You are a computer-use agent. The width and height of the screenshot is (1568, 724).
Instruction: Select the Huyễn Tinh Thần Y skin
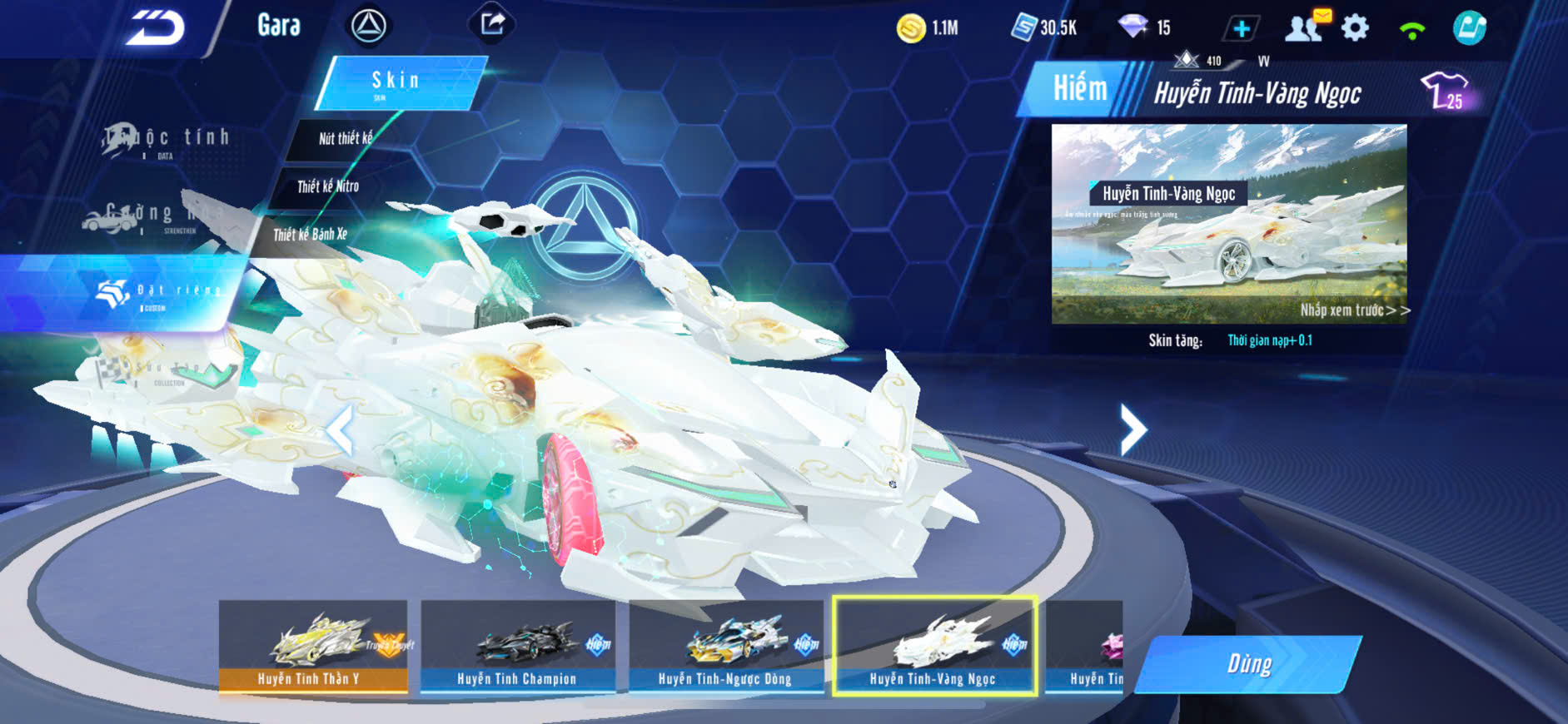point(313,647)
